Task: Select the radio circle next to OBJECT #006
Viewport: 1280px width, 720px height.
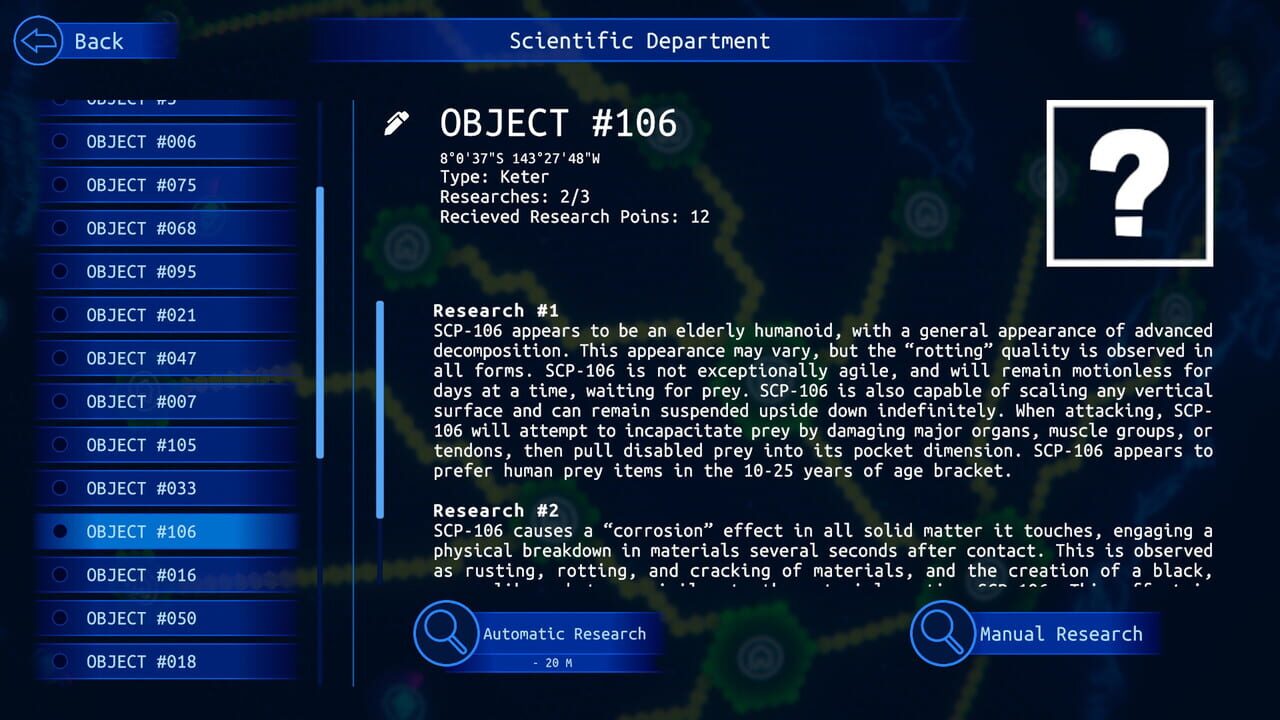Action: 60,142
